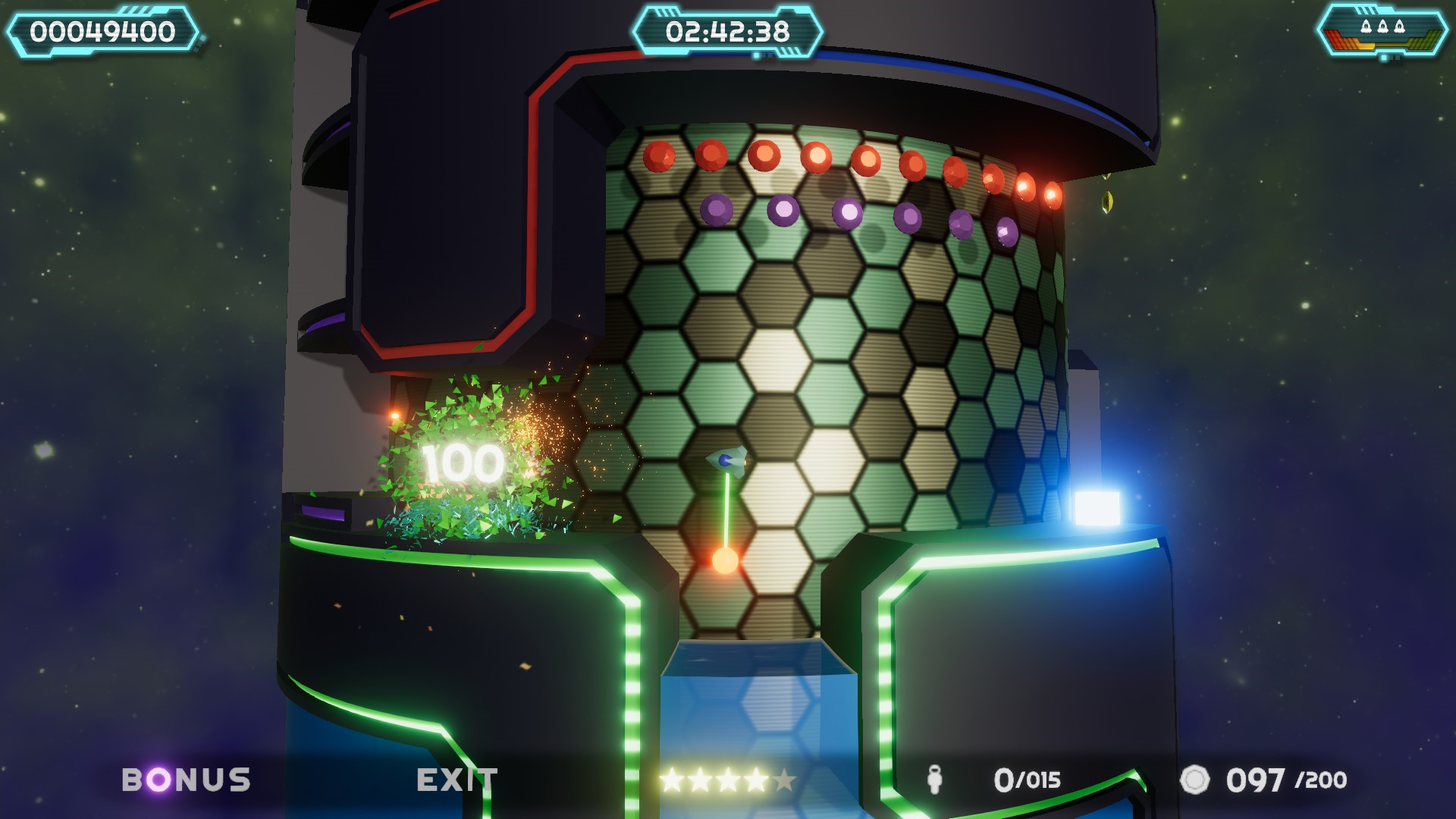Click the glowing orange ball below the launcher
1456x819 pixels.
pyautogui.click(x=727, y=562)
